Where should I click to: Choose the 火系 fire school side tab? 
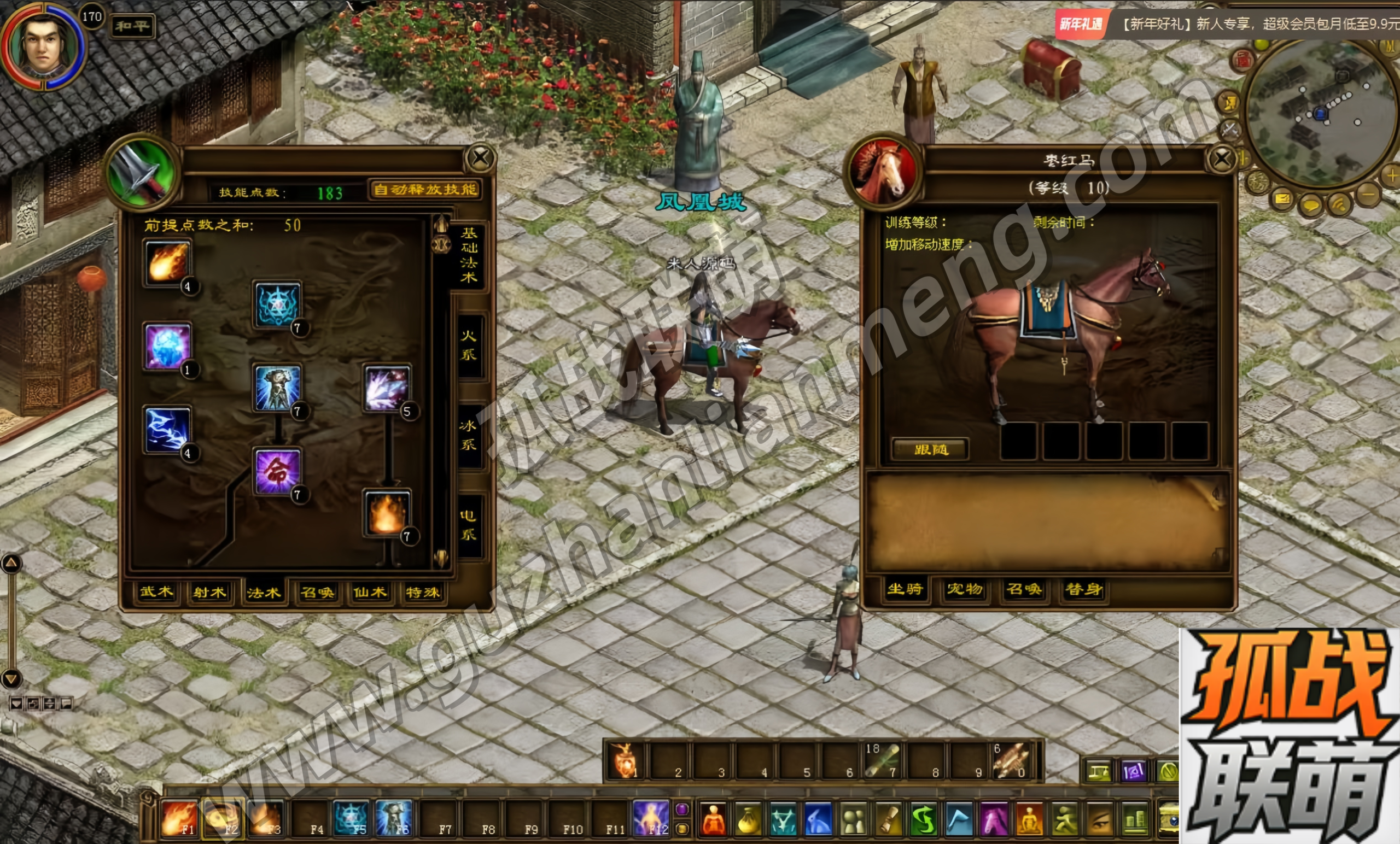(x=469, y=345)
